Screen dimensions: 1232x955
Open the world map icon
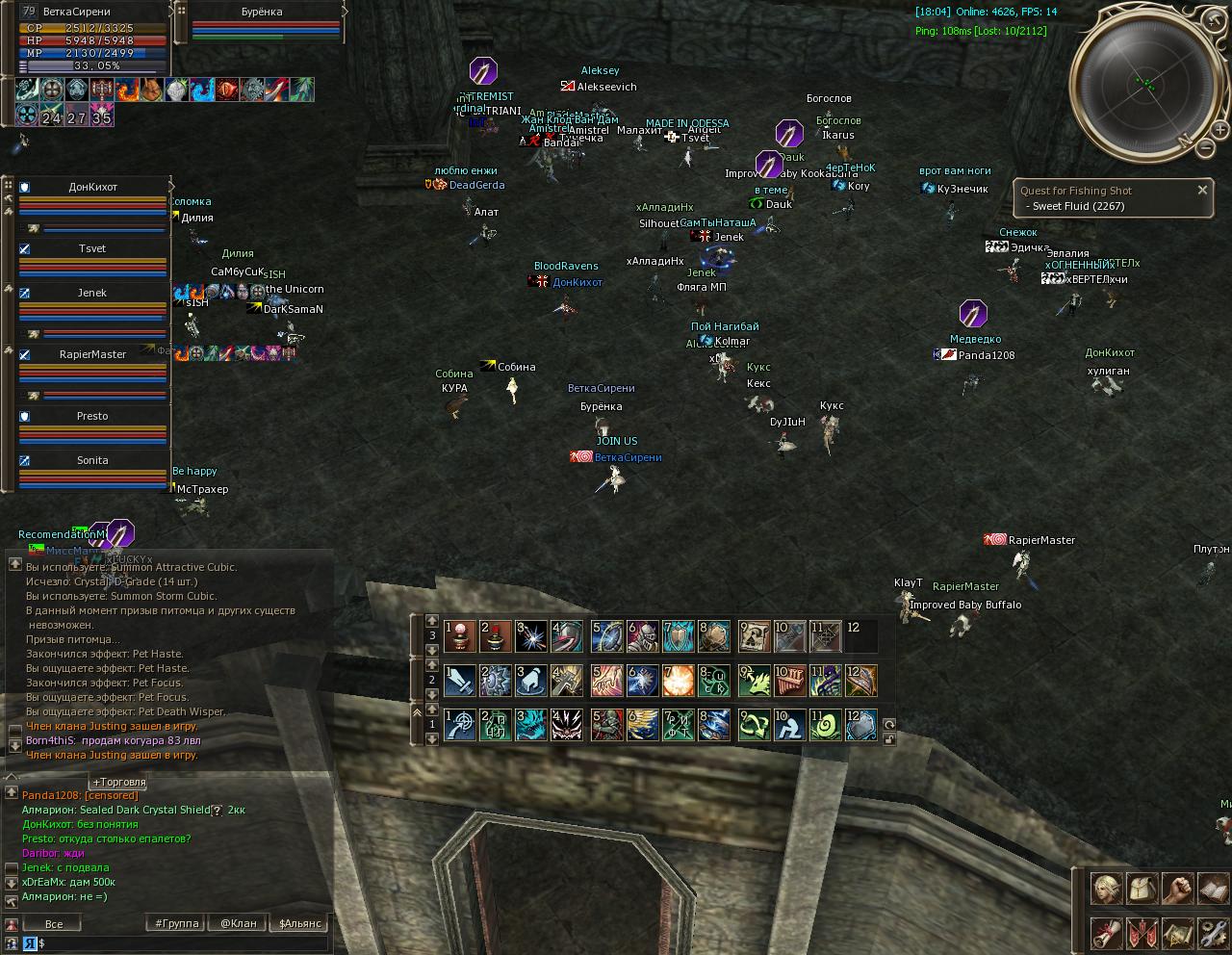coord(1178,933)
